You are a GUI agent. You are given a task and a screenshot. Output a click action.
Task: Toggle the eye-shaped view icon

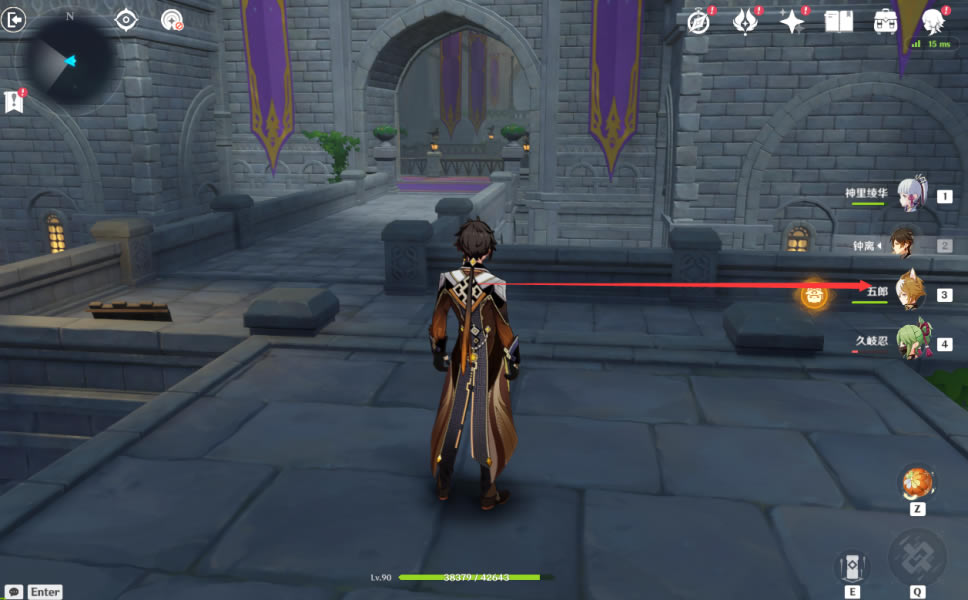126,20
